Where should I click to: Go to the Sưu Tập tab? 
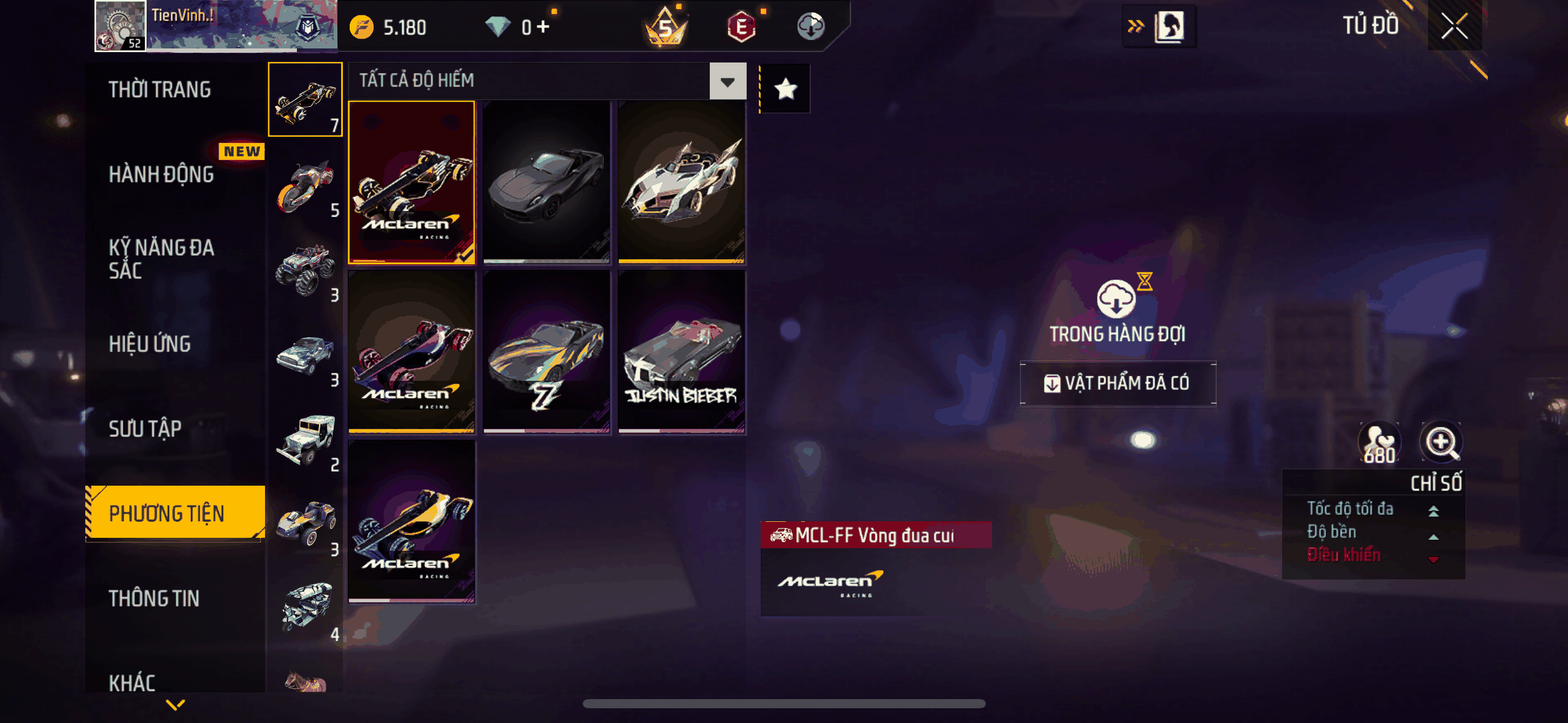click(145, 429)
